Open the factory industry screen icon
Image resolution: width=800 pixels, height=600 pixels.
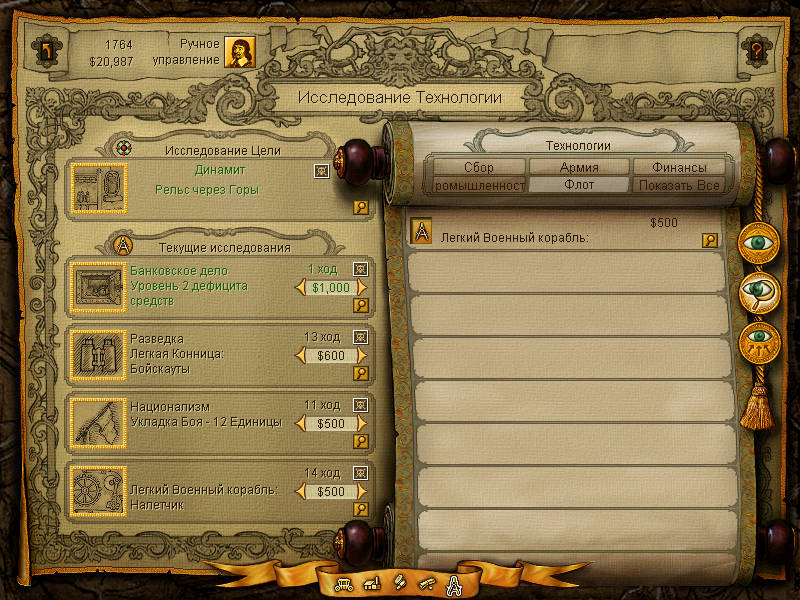pyautogui.click(x=370, y=583)
